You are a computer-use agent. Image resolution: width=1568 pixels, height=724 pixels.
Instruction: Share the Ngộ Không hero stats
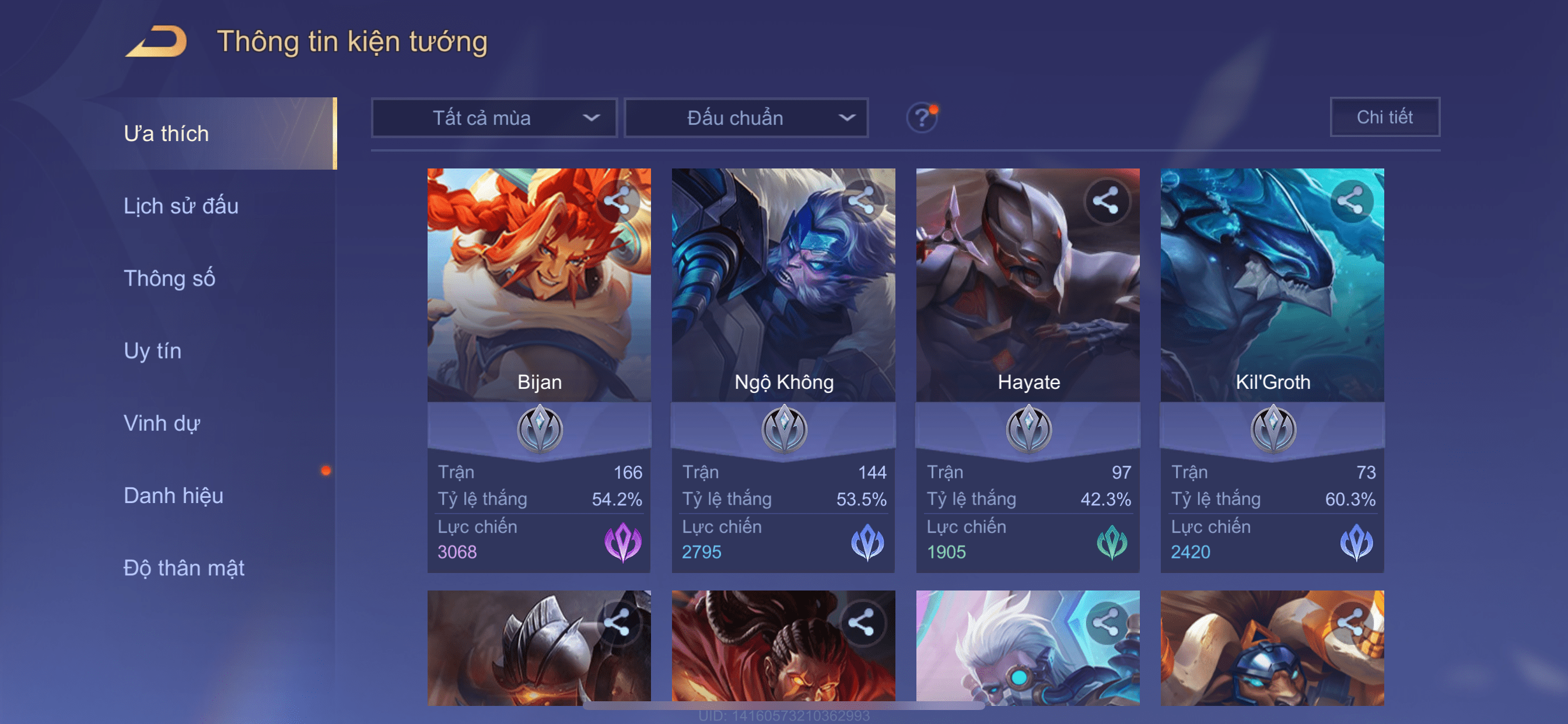[x=862, y=201]
